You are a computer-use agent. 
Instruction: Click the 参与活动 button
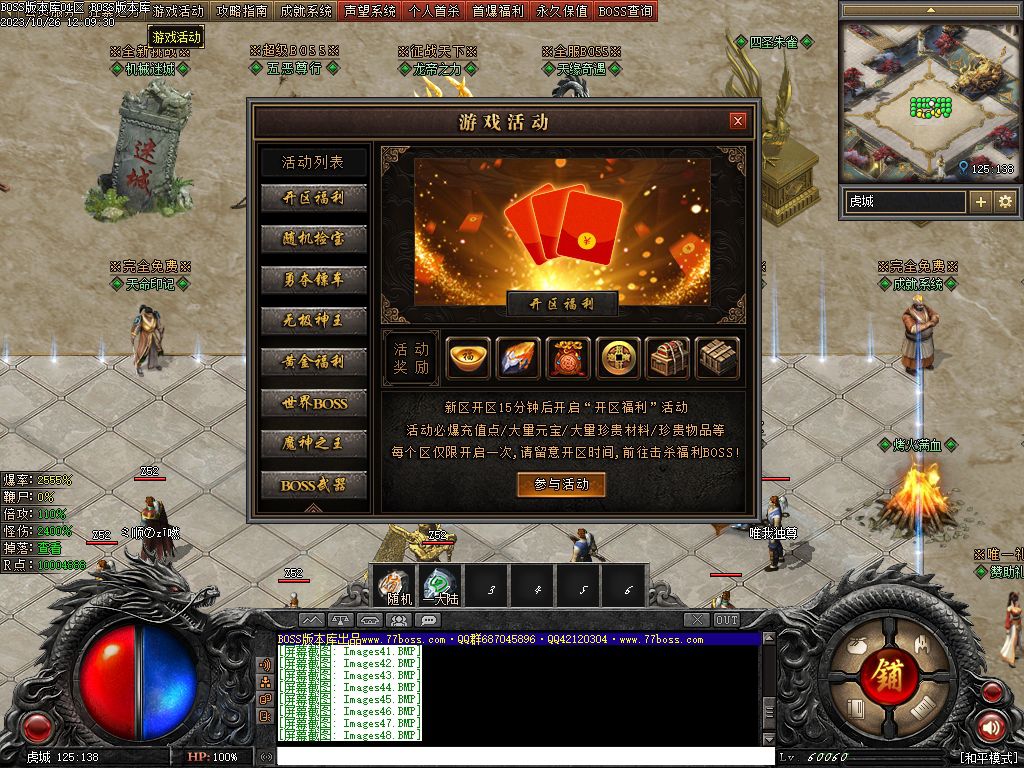[561, 484]
